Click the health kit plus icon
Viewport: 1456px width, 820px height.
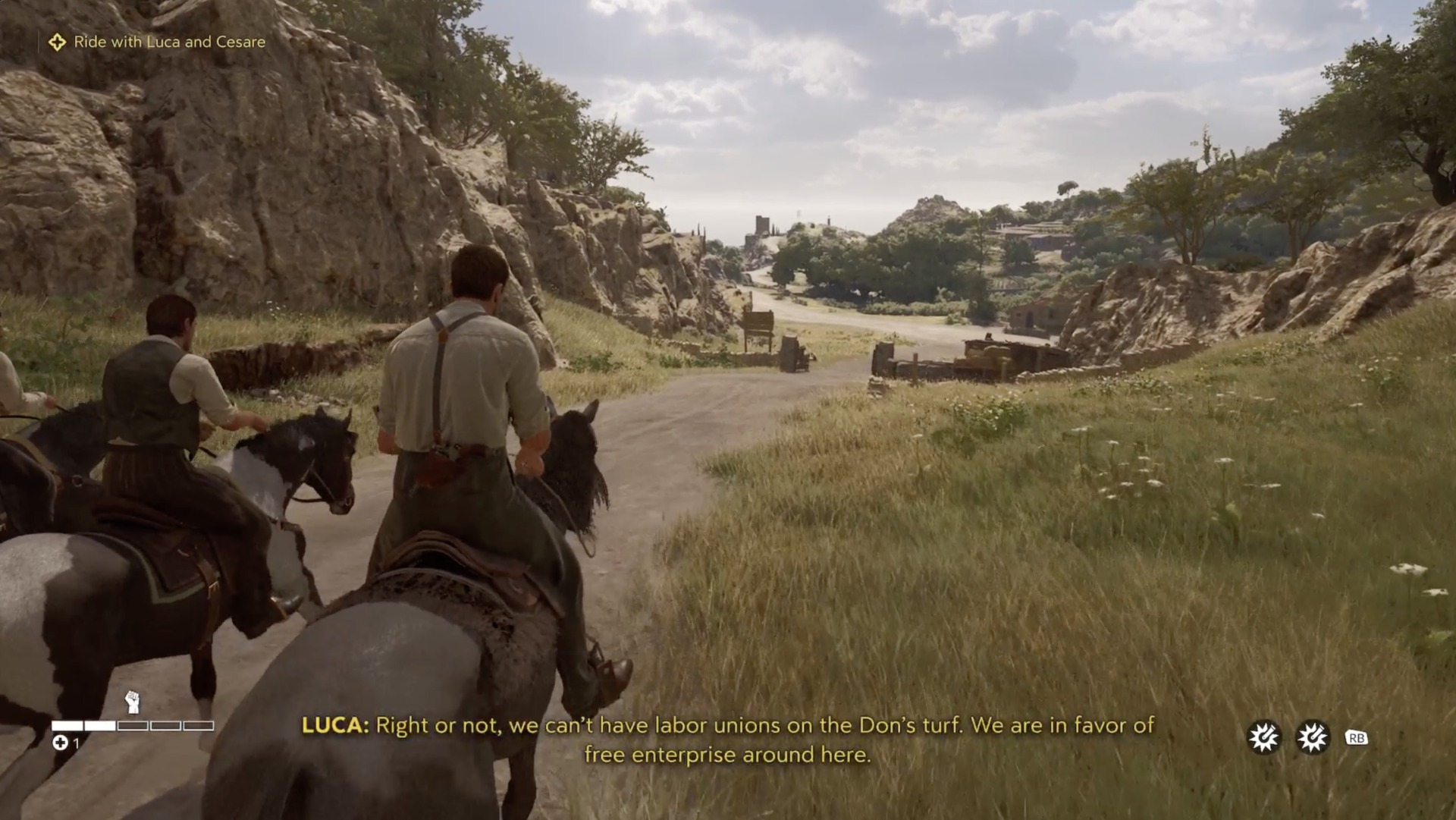[61, 743]
